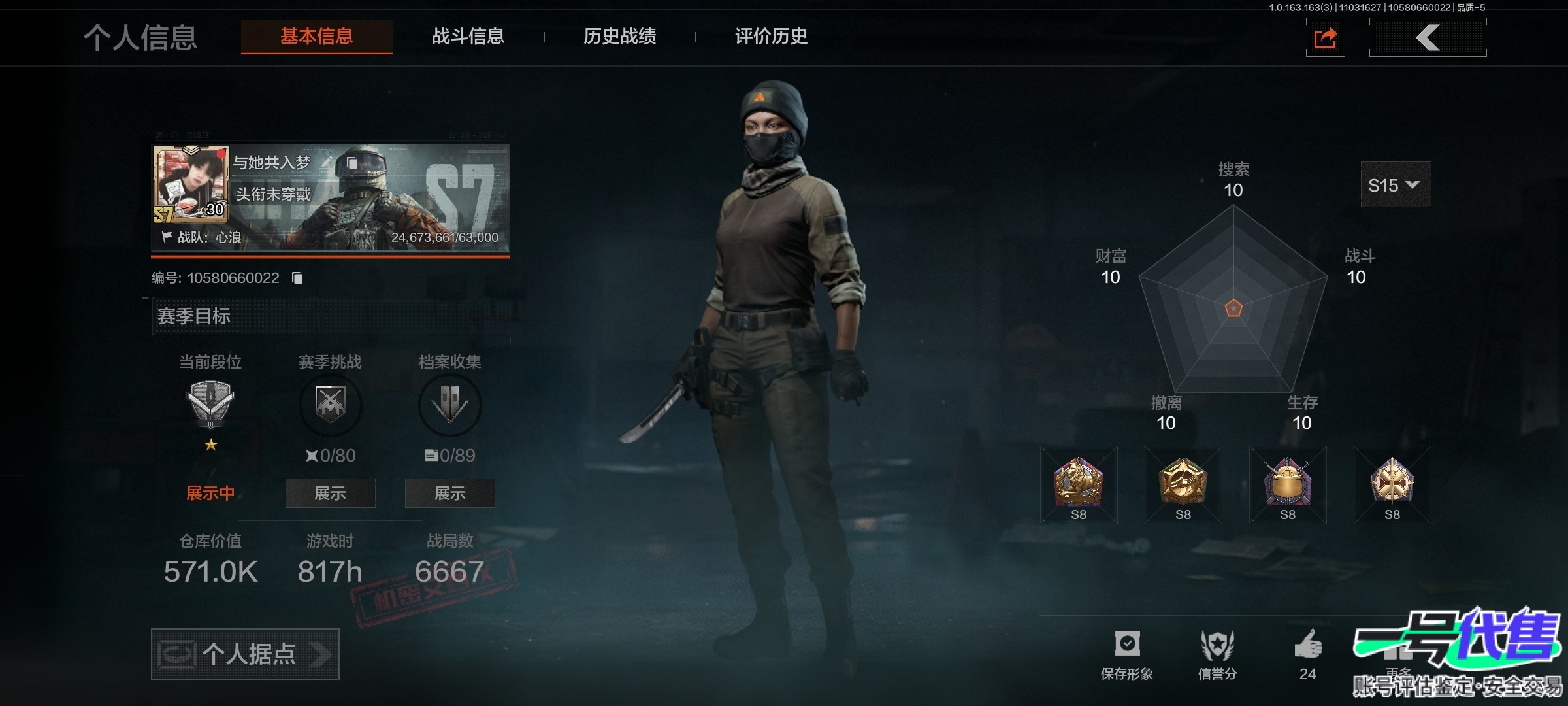The height and width of the screenshot is (706, 1568).
Task: View the 历史战绩 tab
Action: coord(619,37)
